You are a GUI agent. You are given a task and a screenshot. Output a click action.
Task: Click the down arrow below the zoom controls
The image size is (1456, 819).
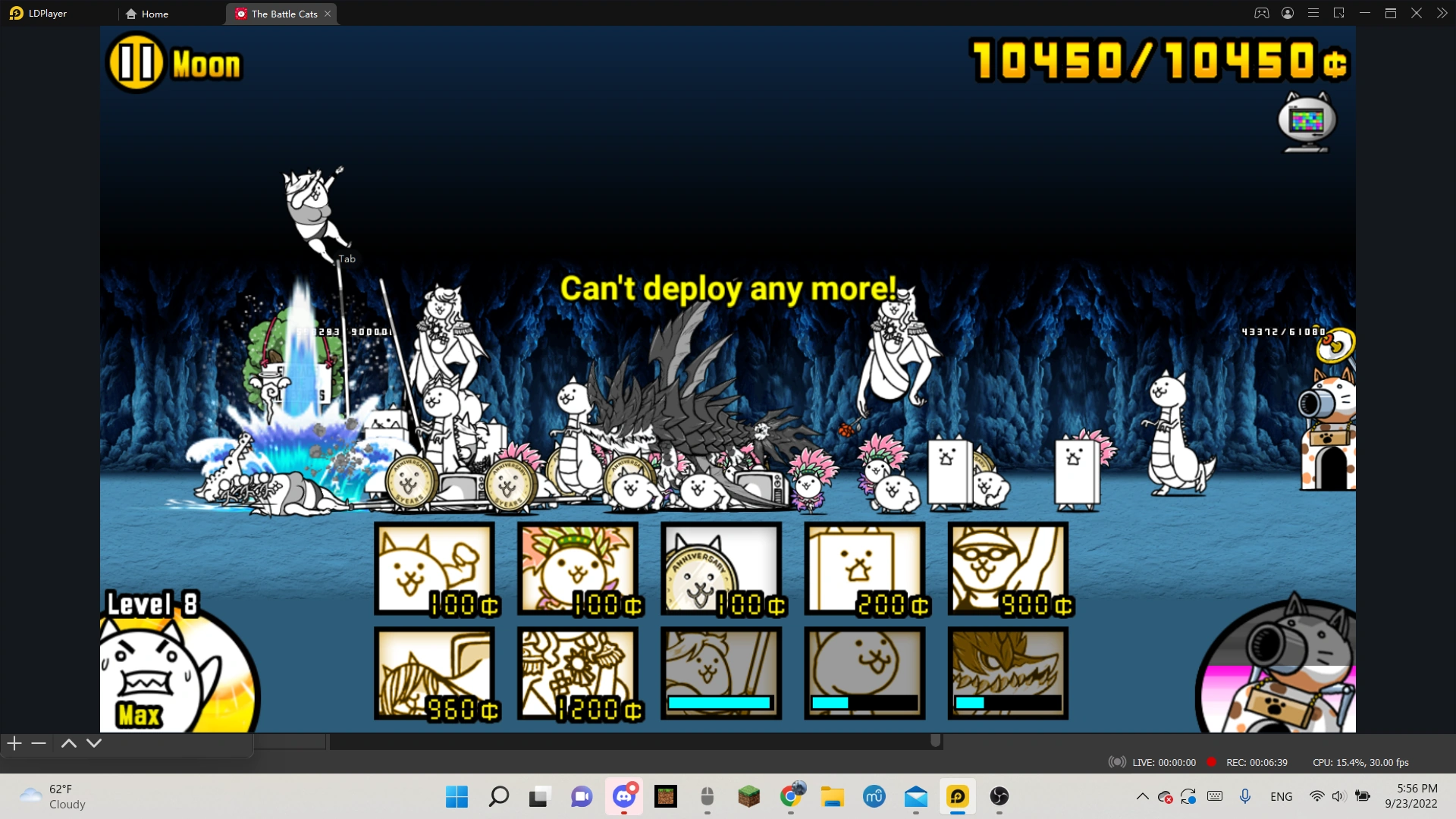[x=93, y=743]
